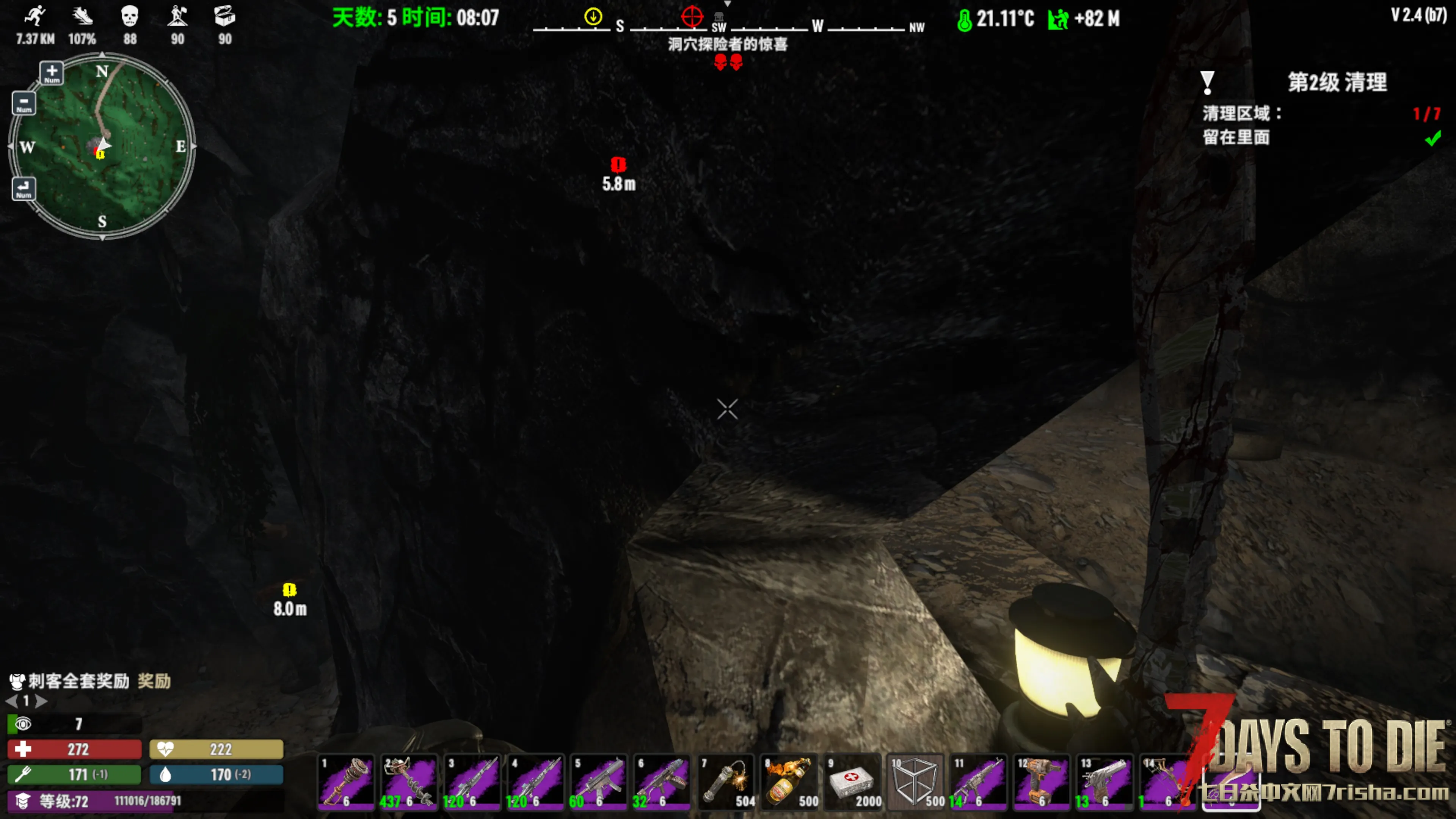Equip the assault rifle in slot 11
Viewport: 1456px width, 819px height.
(979, 782)
